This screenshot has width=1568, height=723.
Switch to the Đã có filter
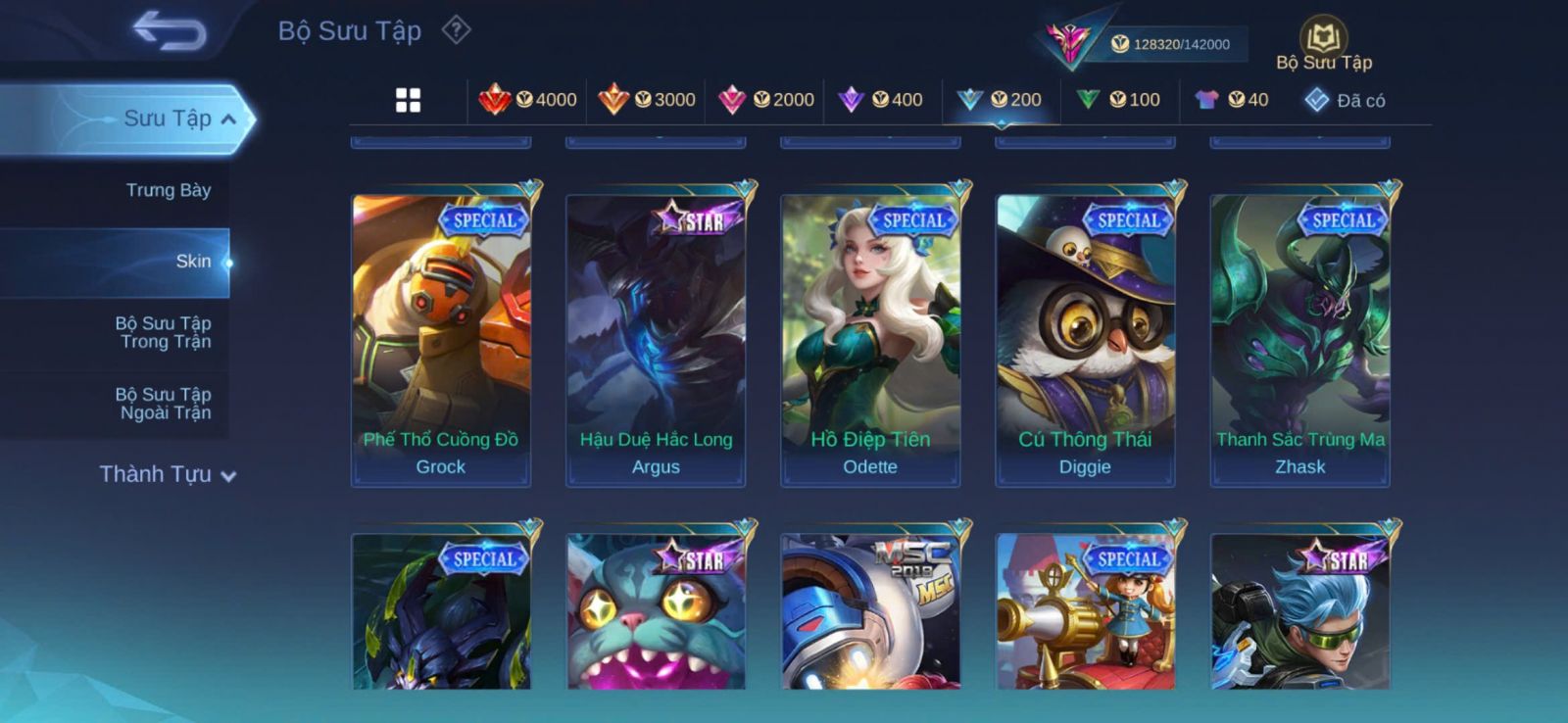point(1346,100)
